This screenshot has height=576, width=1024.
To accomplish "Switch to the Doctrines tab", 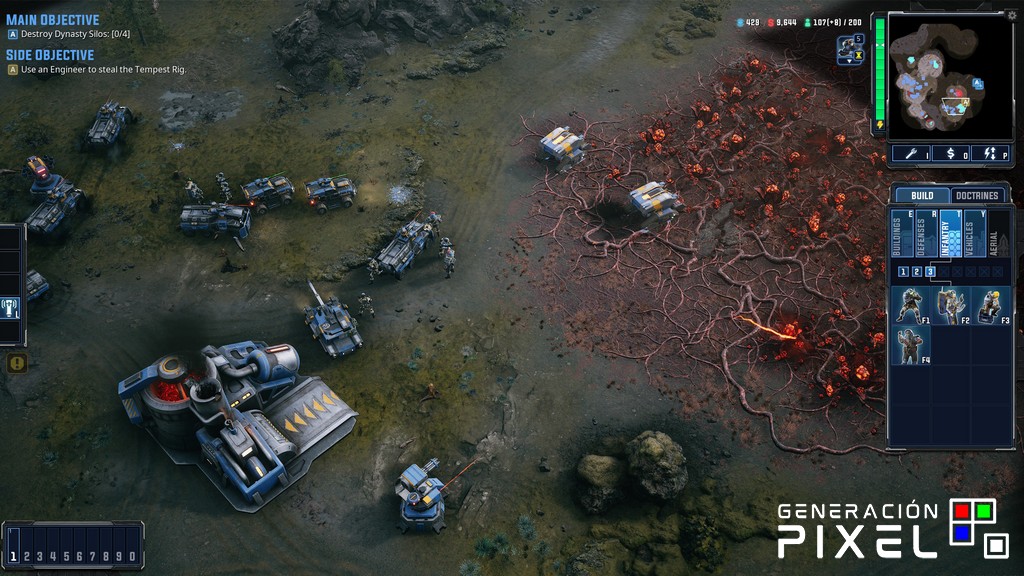I will [x=976, y=196].
